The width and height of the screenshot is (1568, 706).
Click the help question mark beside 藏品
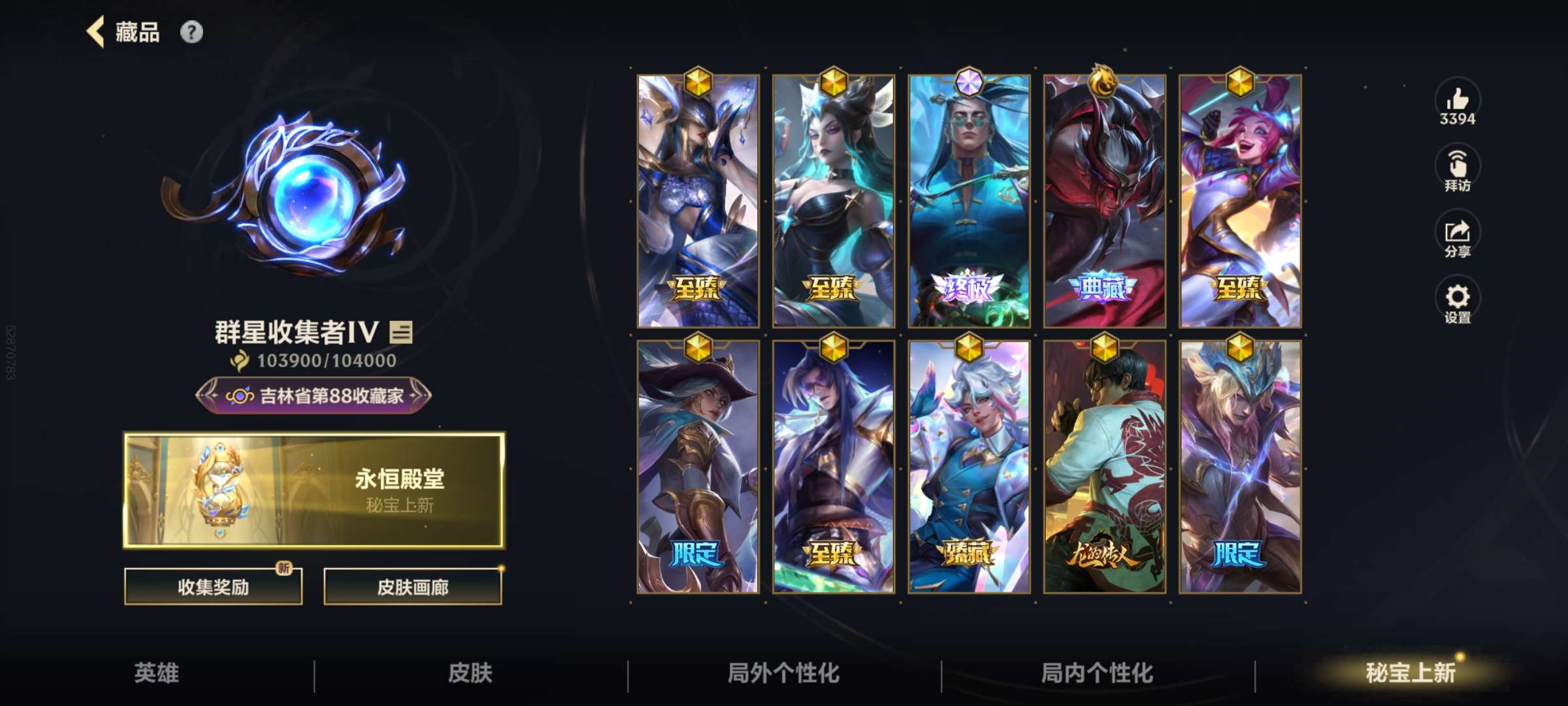click(190, 32)
